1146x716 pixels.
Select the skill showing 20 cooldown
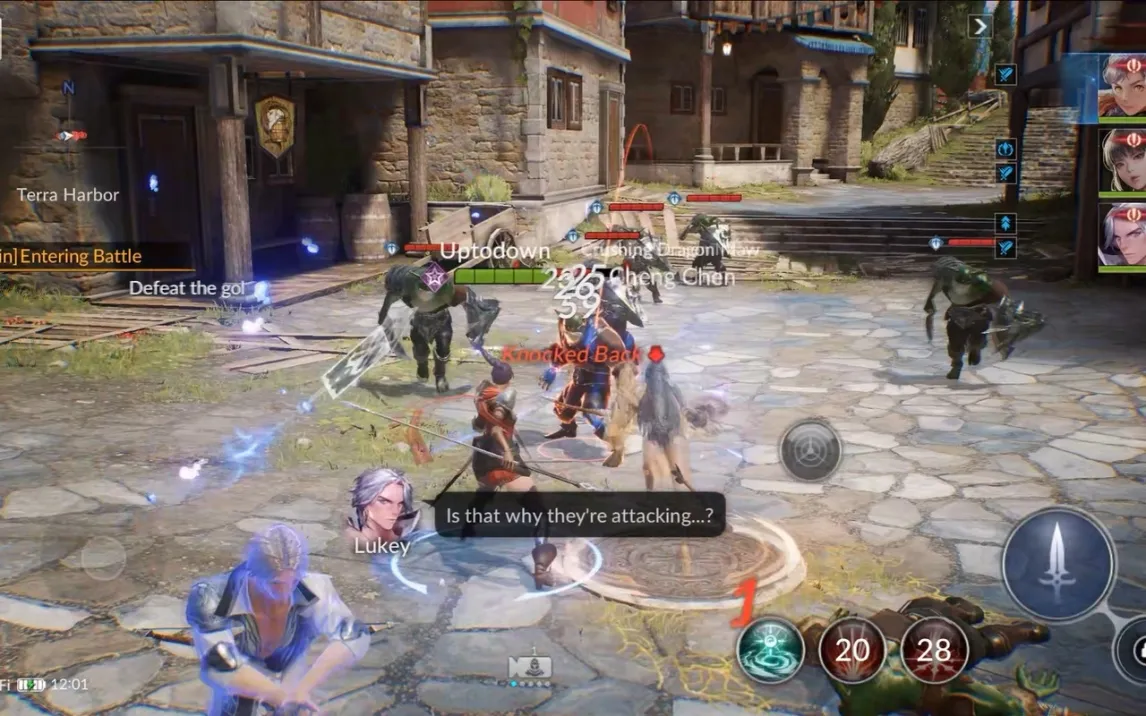[852, 650]
